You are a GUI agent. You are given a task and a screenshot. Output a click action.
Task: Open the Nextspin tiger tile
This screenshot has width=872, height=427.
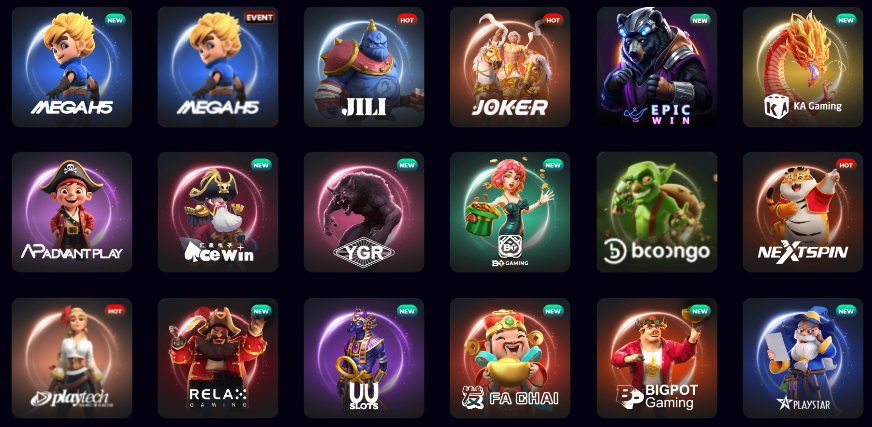[803, 212]
